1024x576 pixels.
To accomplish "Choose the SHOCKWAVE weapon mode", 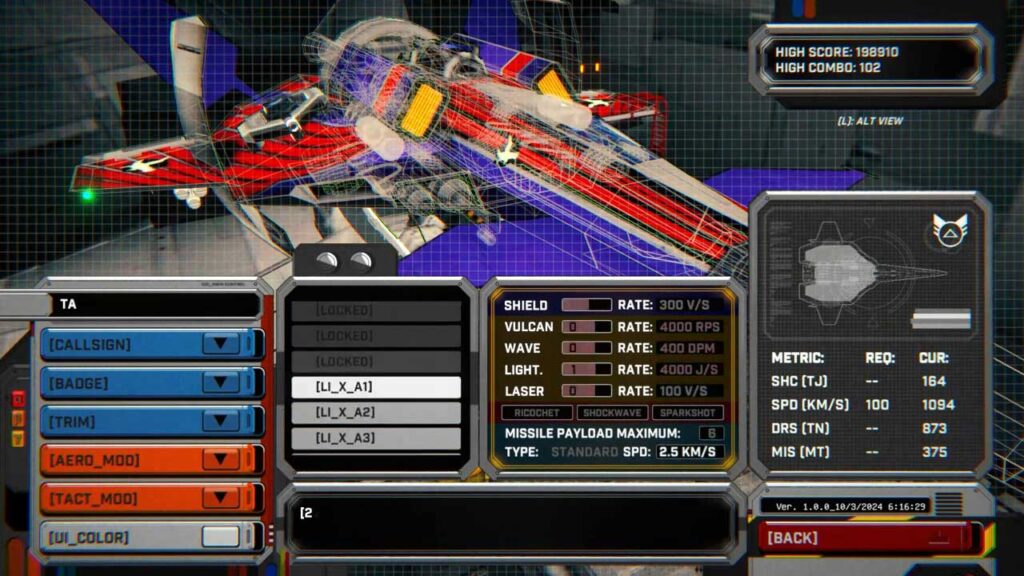I will tap(613, 413).
